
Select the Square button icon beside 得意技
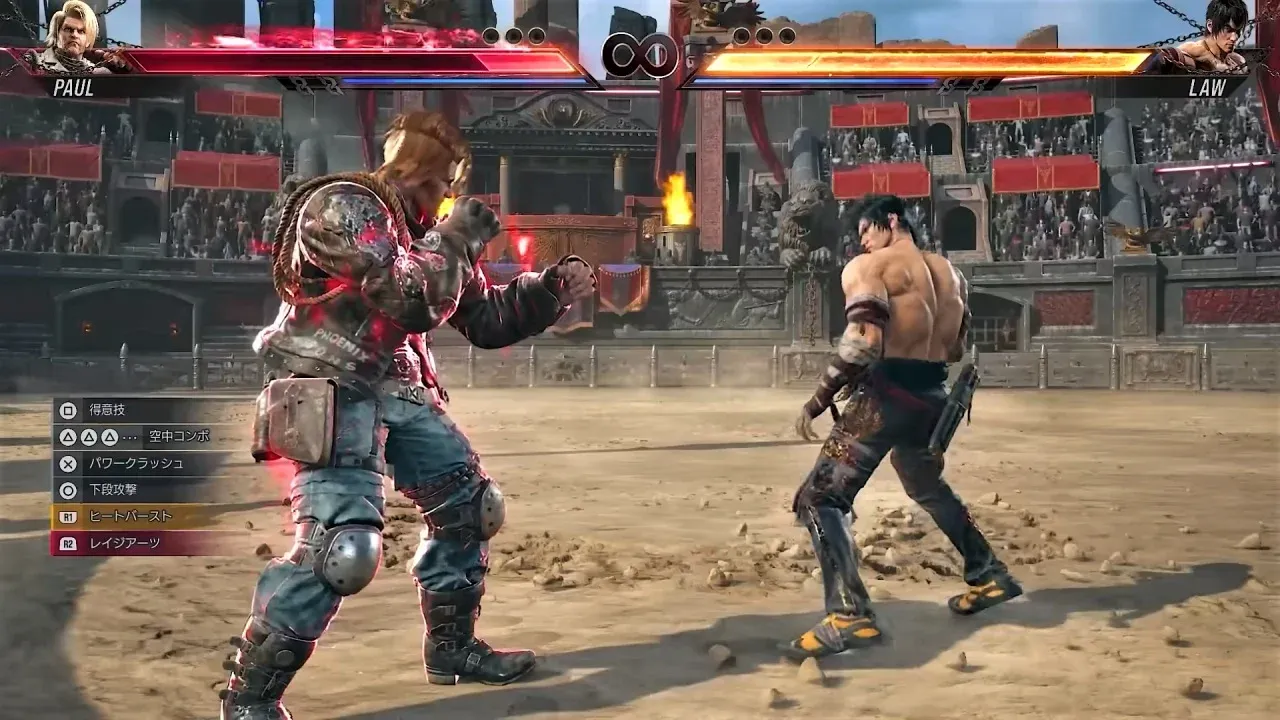pos(68,410)
